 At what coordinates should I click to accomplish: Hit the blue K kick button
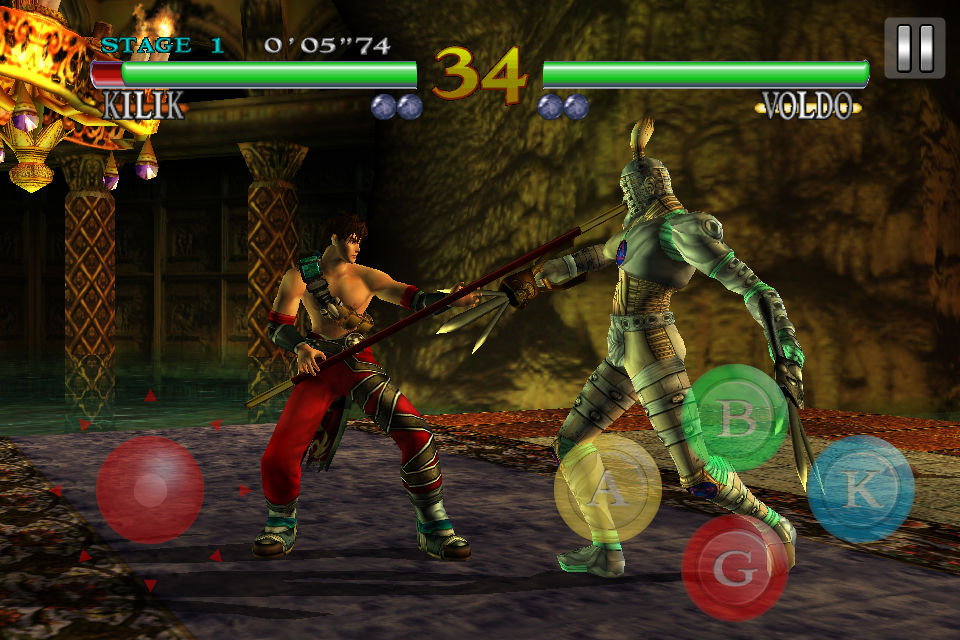[x=860, y=488]
